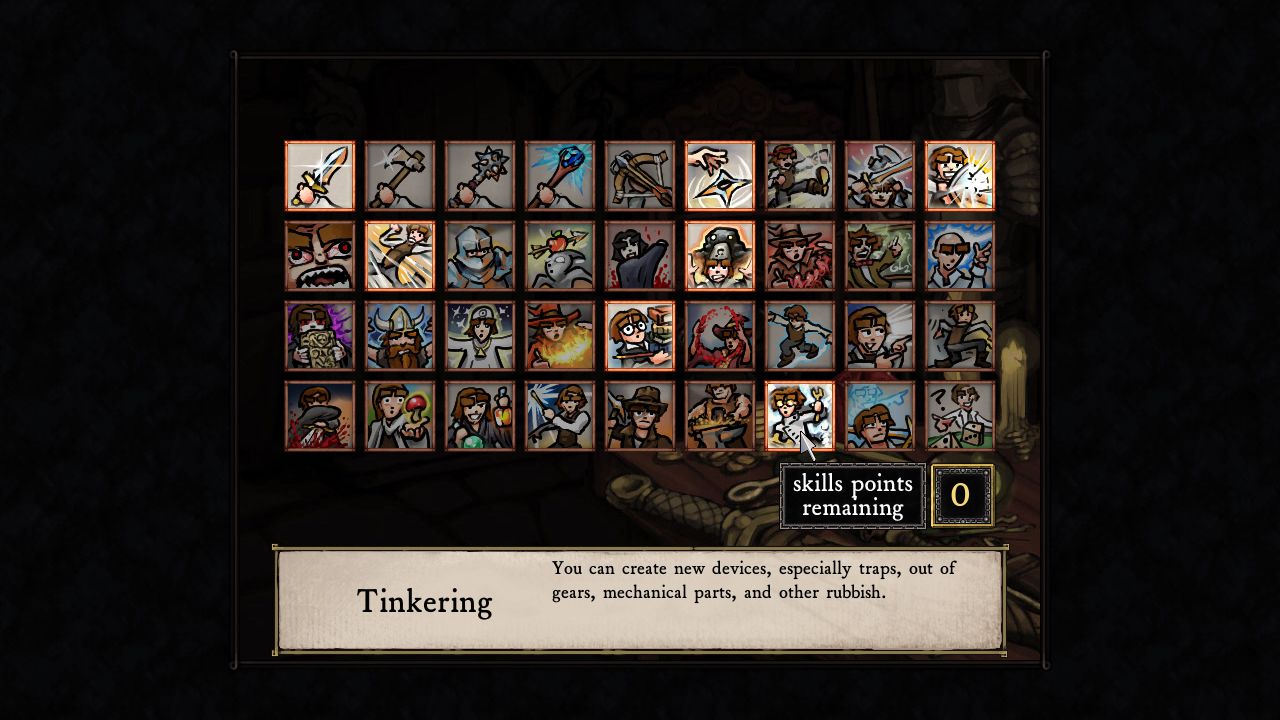Select the Swords skill icon
Screen dimensions: 1280x720
coord(320,175)
